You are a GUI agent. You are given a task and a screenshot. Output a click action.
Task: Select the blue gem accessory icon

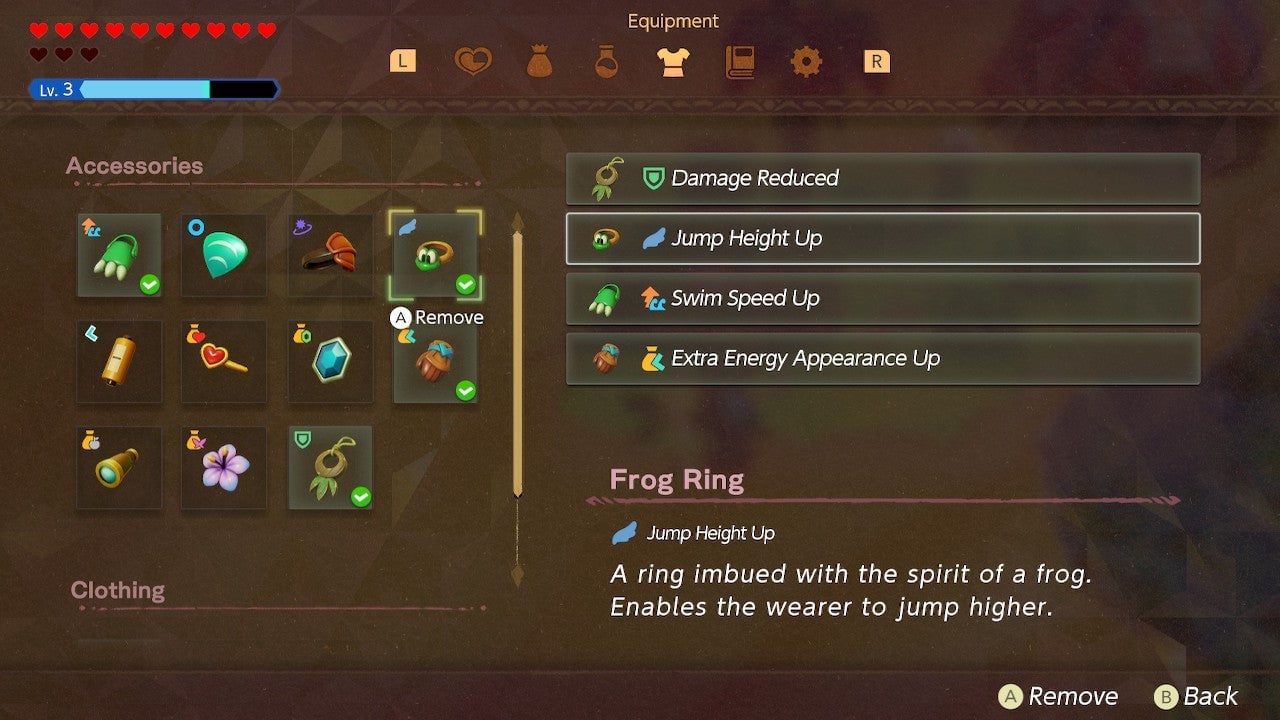click(x=330, y=362)
